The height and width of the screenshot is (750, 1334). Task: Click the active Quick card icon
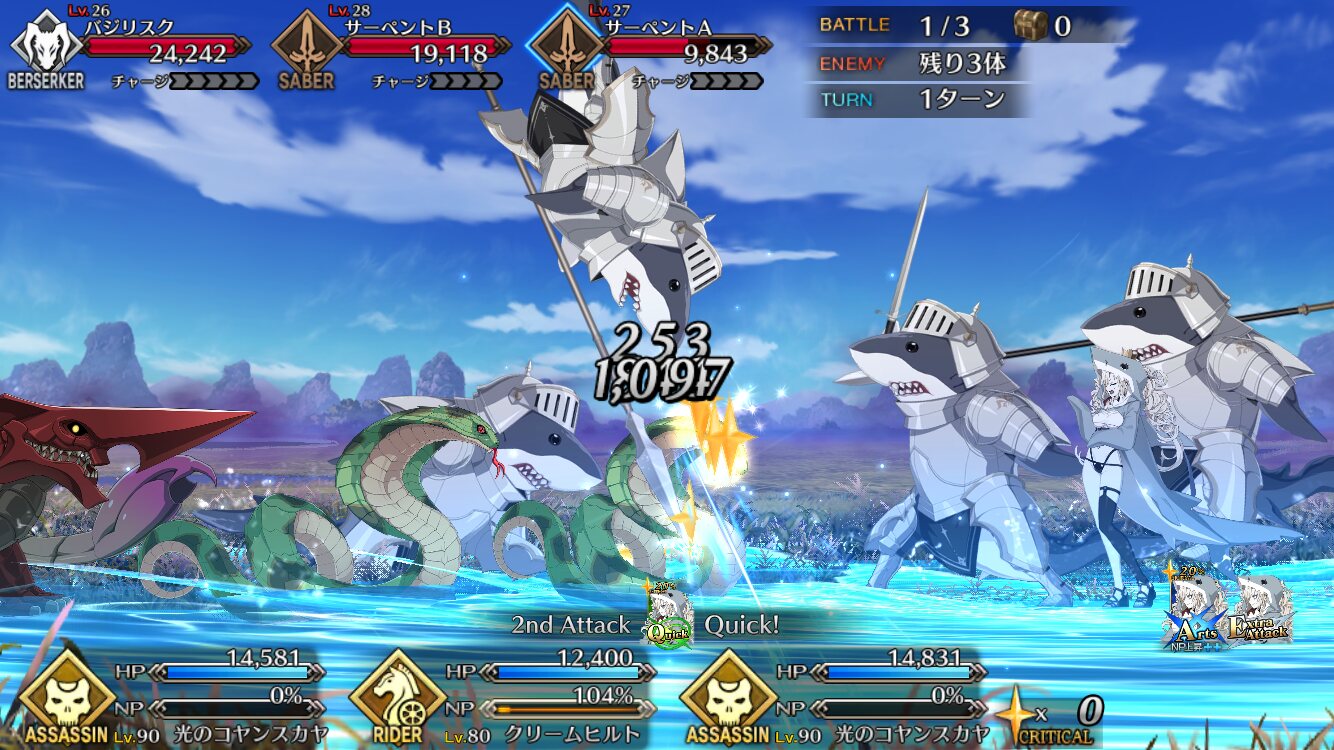click(668, 615)
